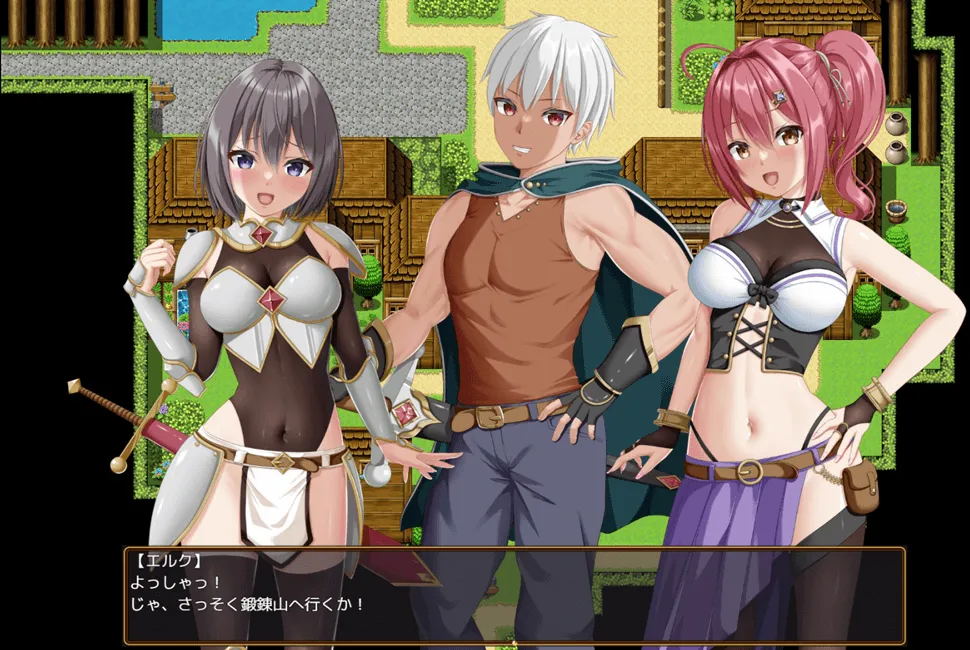The image size is (970, 650).
Task: Advance the dialogue in Elk's message box
Action: 514,595
